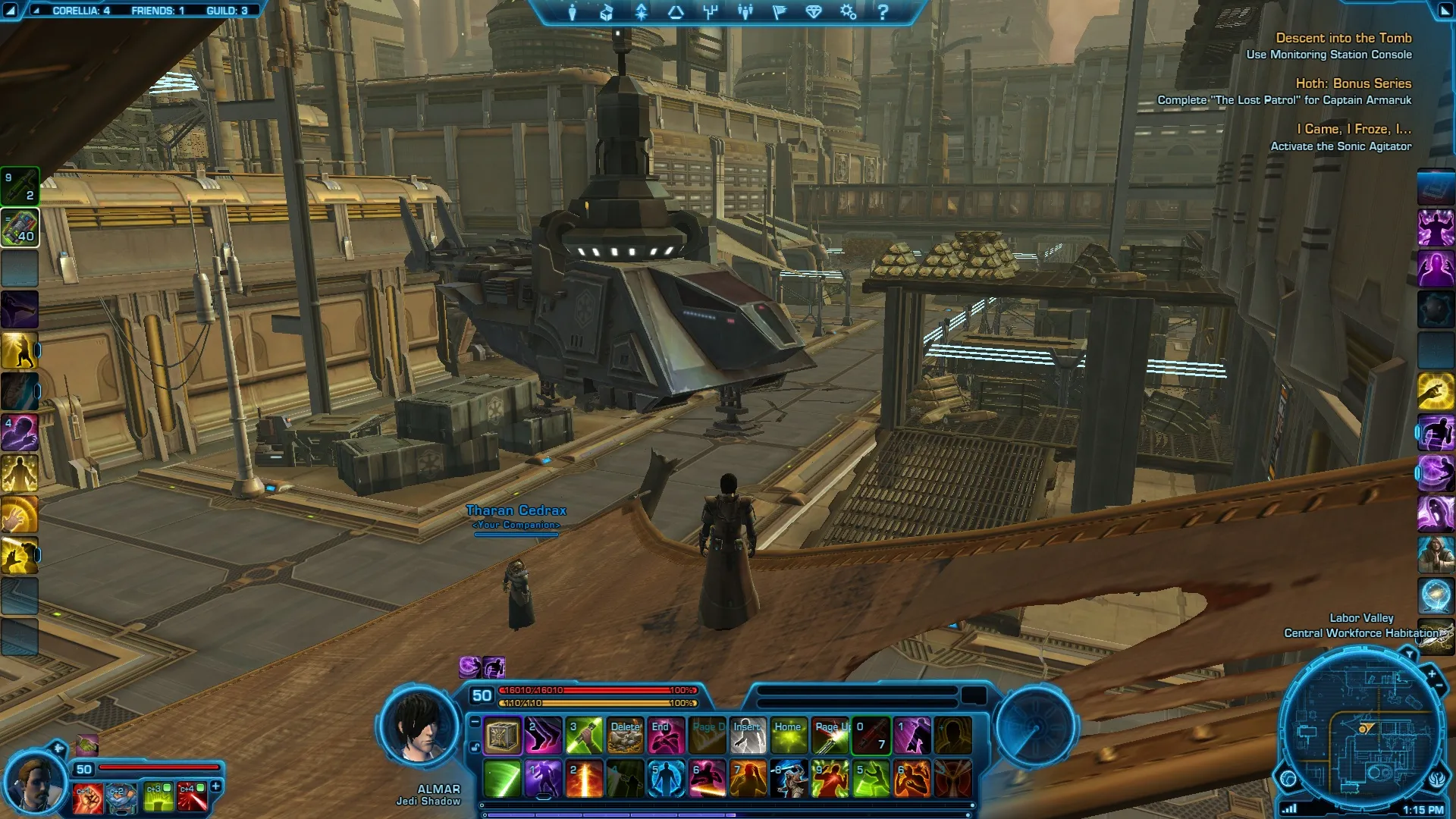
Task: Open the world map globe button
Action: click(1288, 779)
